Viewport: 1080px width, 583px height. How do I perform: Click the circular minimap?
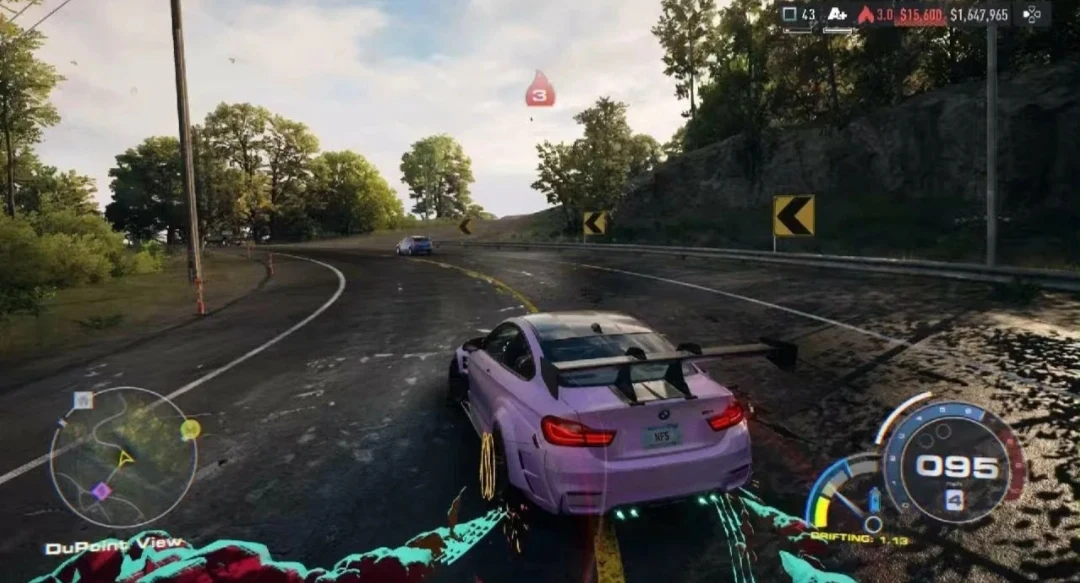click(123, 456)
